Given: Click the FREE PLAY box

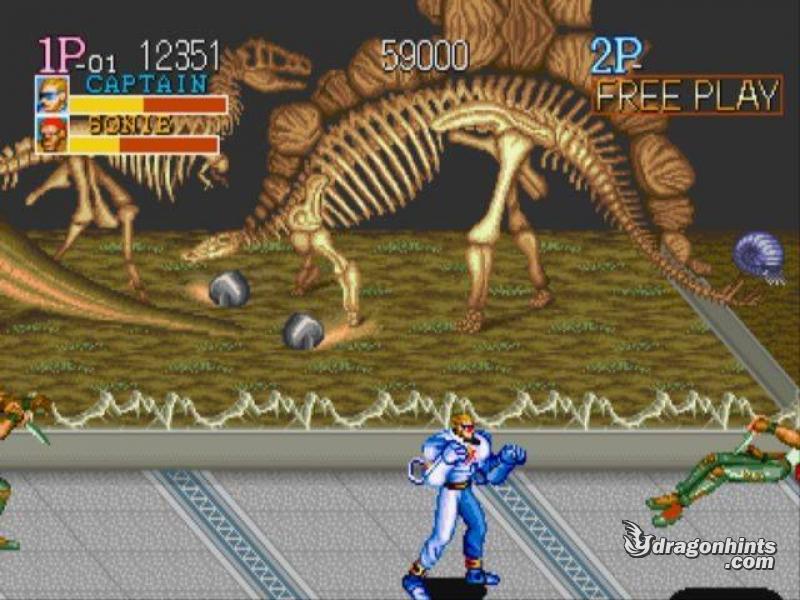Looking at the screenshot, I should tap(686, 96).
